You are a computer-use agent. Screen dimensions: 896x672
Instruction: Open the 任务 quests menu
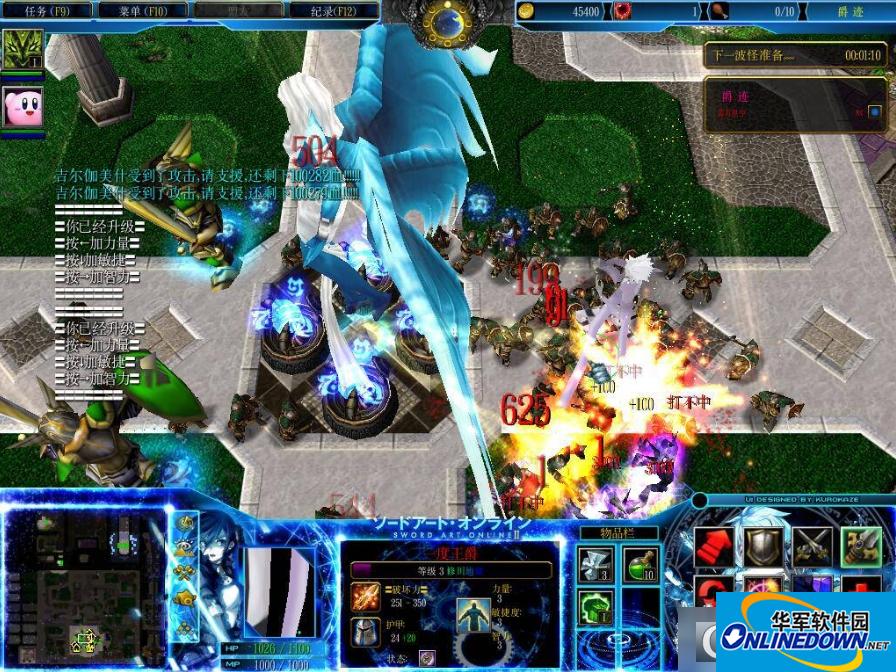point(46,11)
